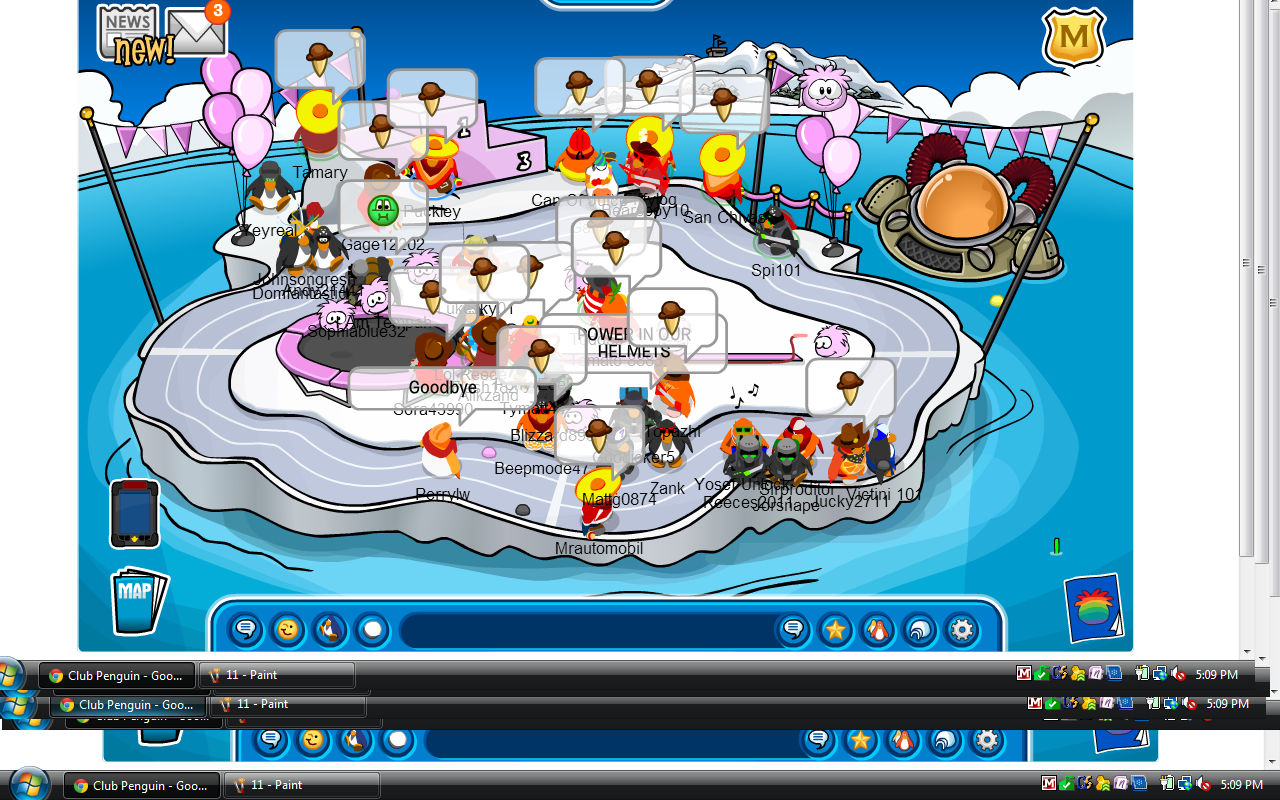The width and height of the screenshot is (1280, 800).
Task: Open the winking emote menu
Action: [x=287, y=630]
